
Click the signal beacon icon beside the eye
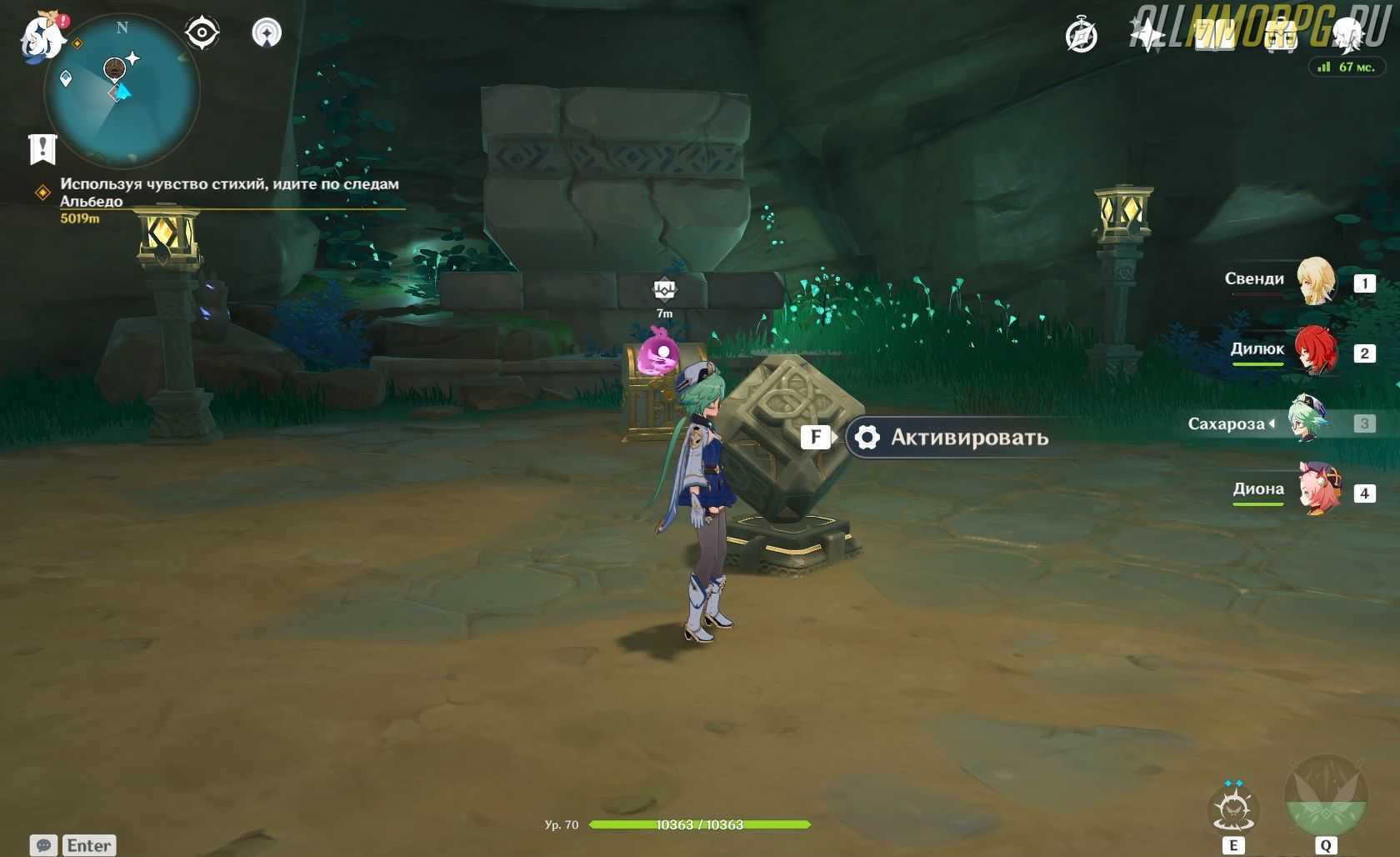[x=267, y=33]
